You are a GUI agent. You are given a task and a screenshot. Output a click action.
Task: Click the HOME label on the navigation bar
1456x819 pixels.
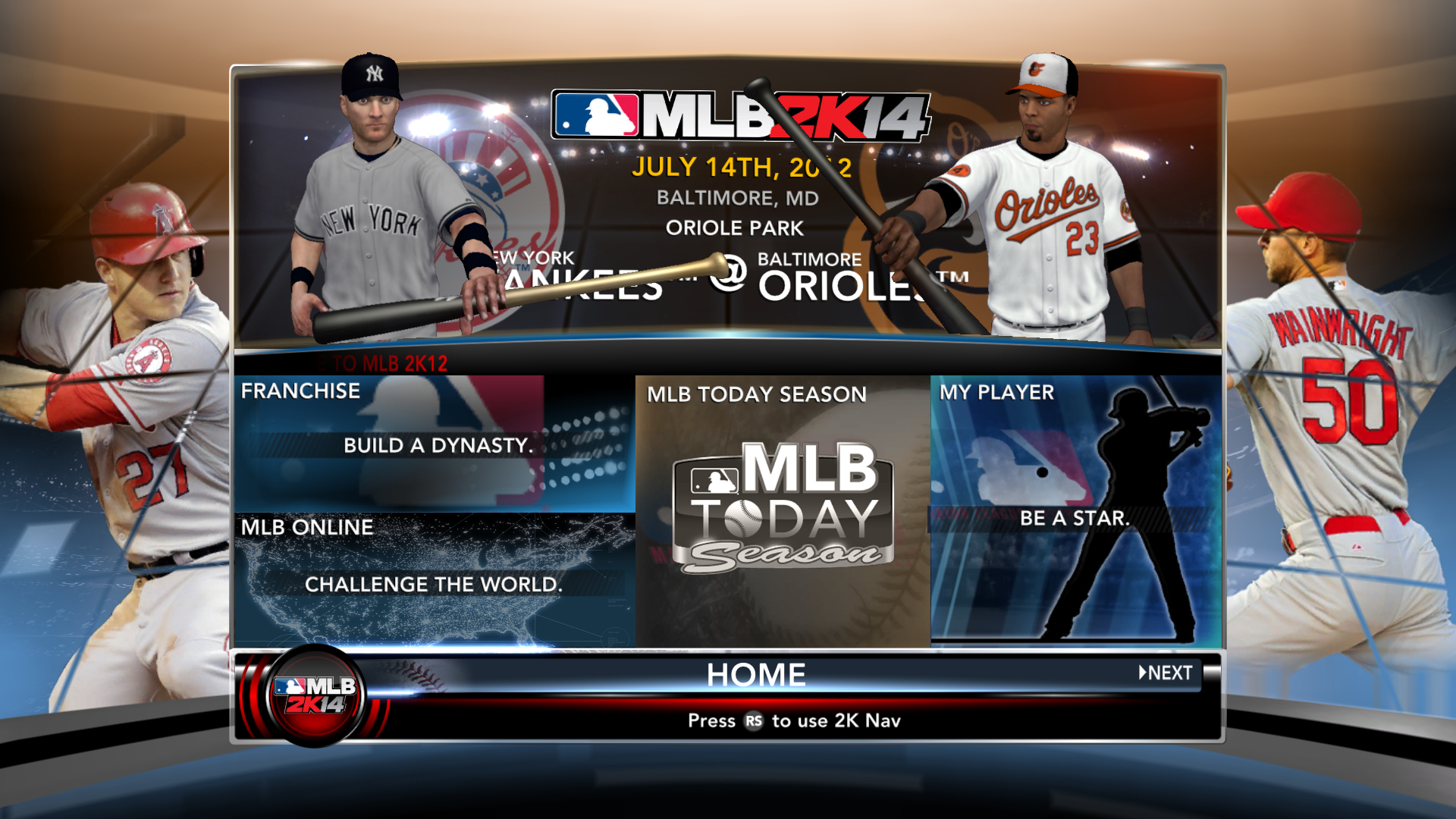757,673
